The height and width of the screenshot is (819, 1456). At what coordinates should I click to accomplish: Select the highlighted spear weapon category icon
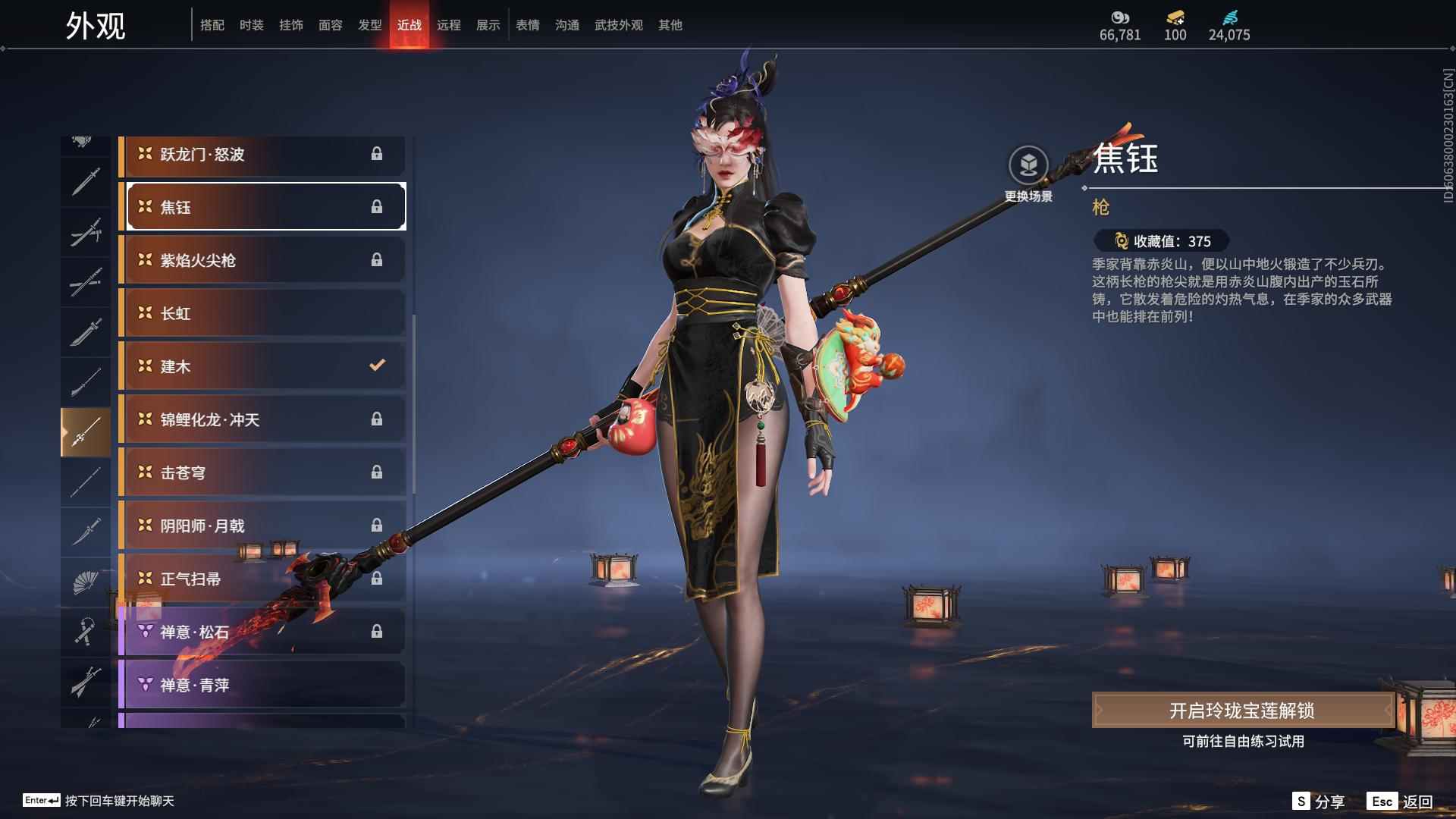coord(86,431)
